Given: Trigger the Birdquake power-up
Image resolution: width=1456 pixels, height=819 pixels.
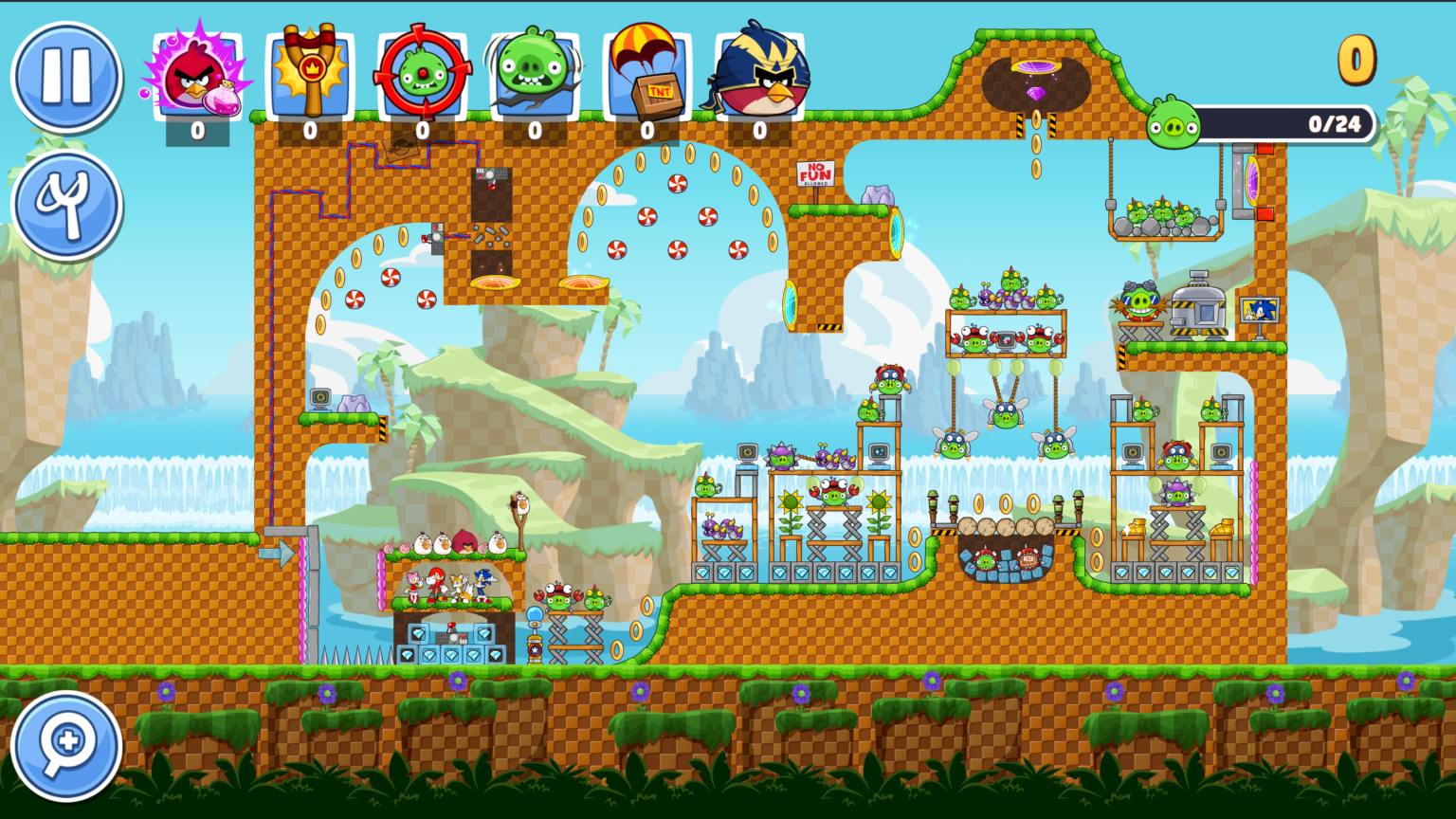Looking at the screenshot, I should [x=534, y=66].
